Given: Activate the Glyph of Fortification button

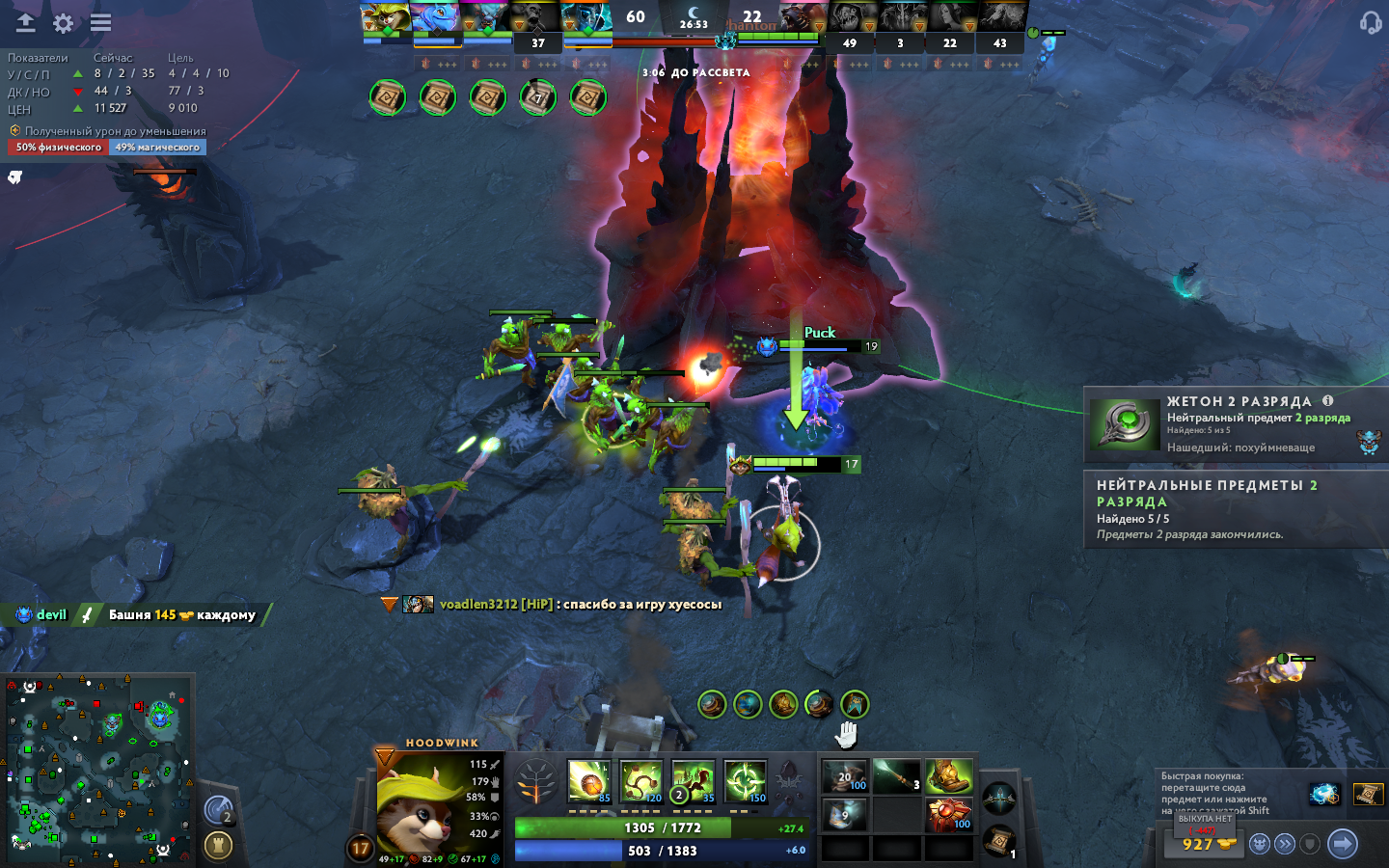Looking at the screenshot, I should coord(219,846).
